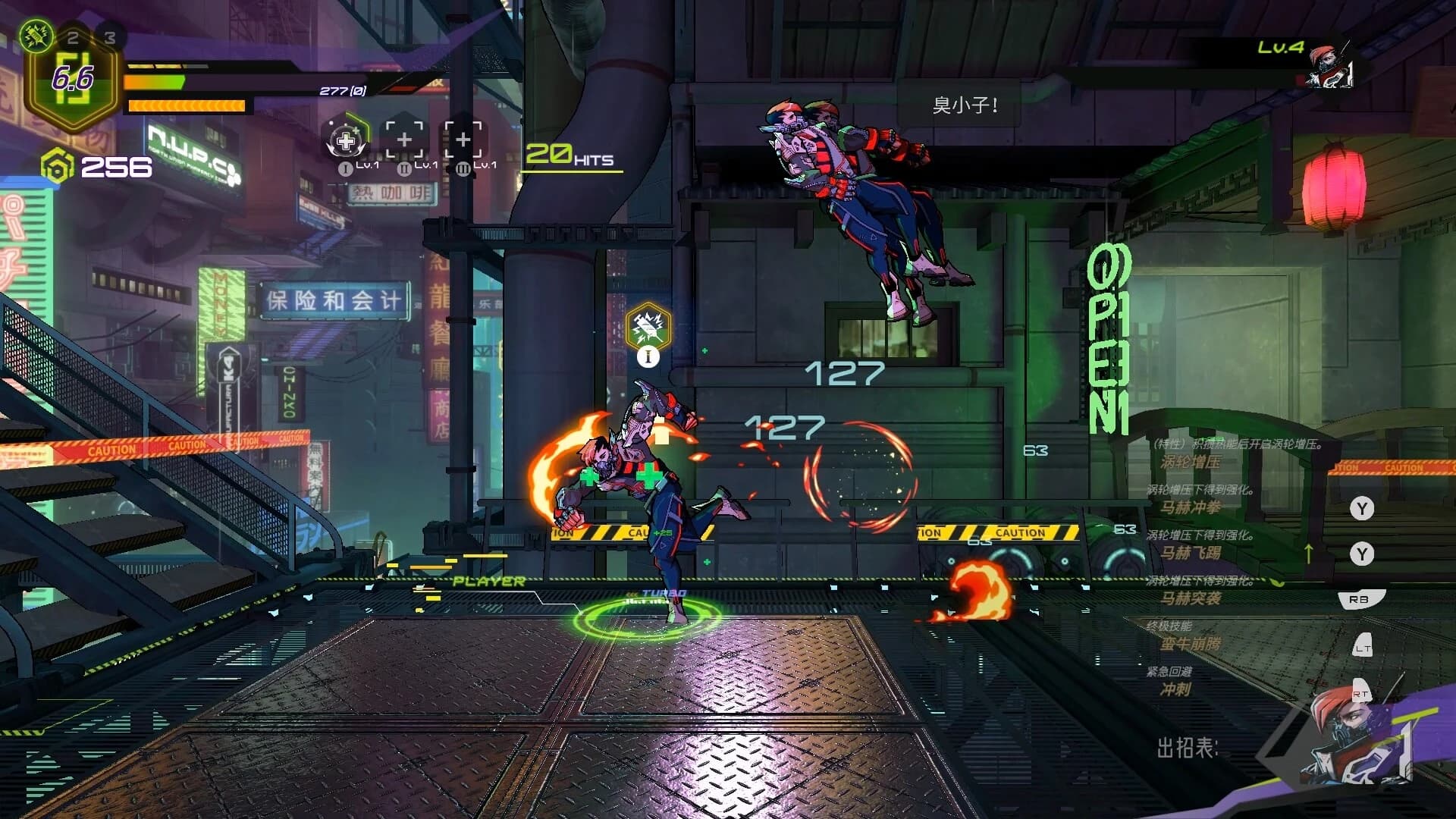Image resolution: width=1456 pixels, height=819 pixels.
Task: Click the empty plus icon in item slot III
Action: (x=465, y=139)
